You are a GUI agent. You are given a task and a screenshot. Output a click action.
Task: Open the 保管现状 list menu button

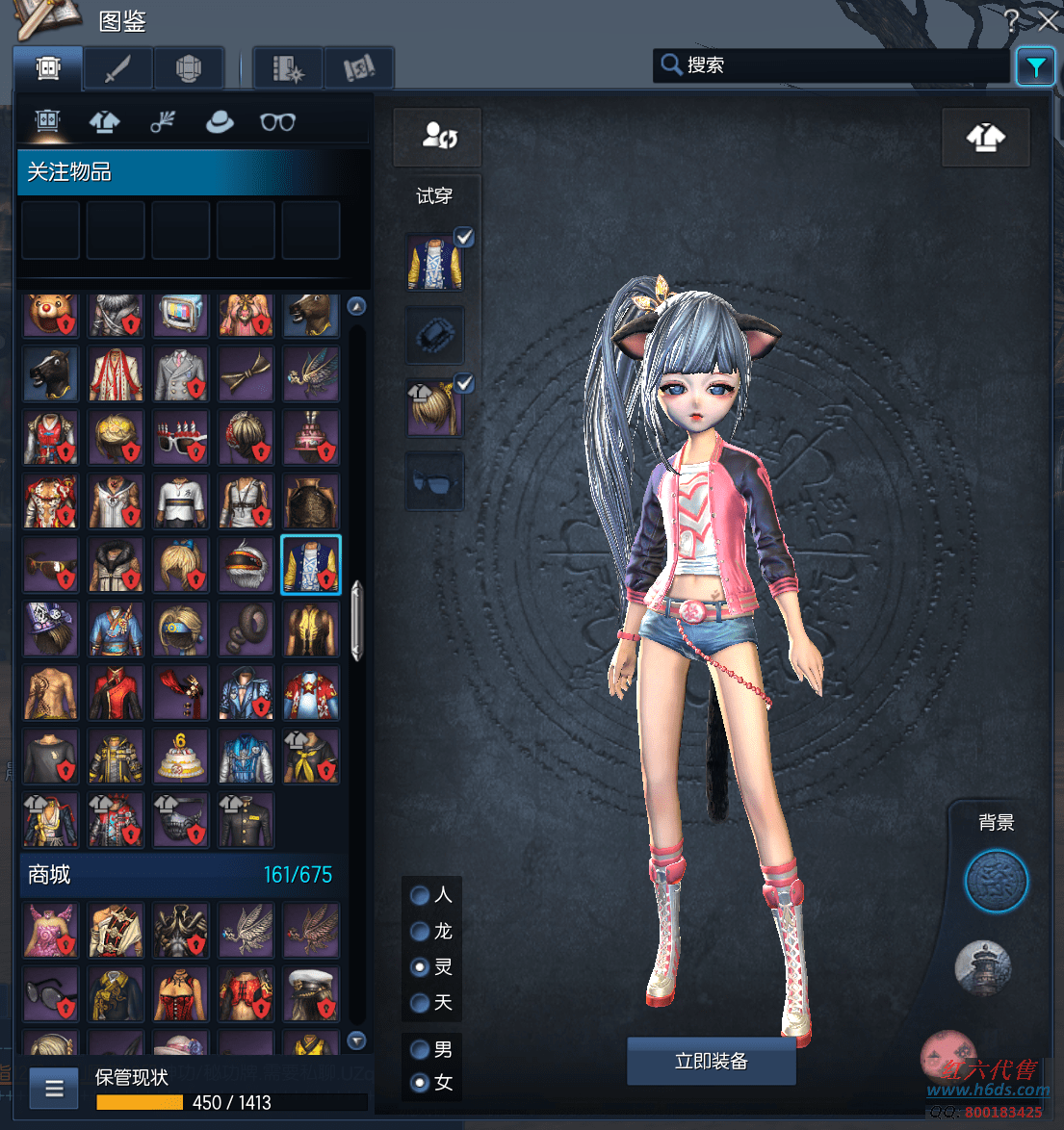54,1089
